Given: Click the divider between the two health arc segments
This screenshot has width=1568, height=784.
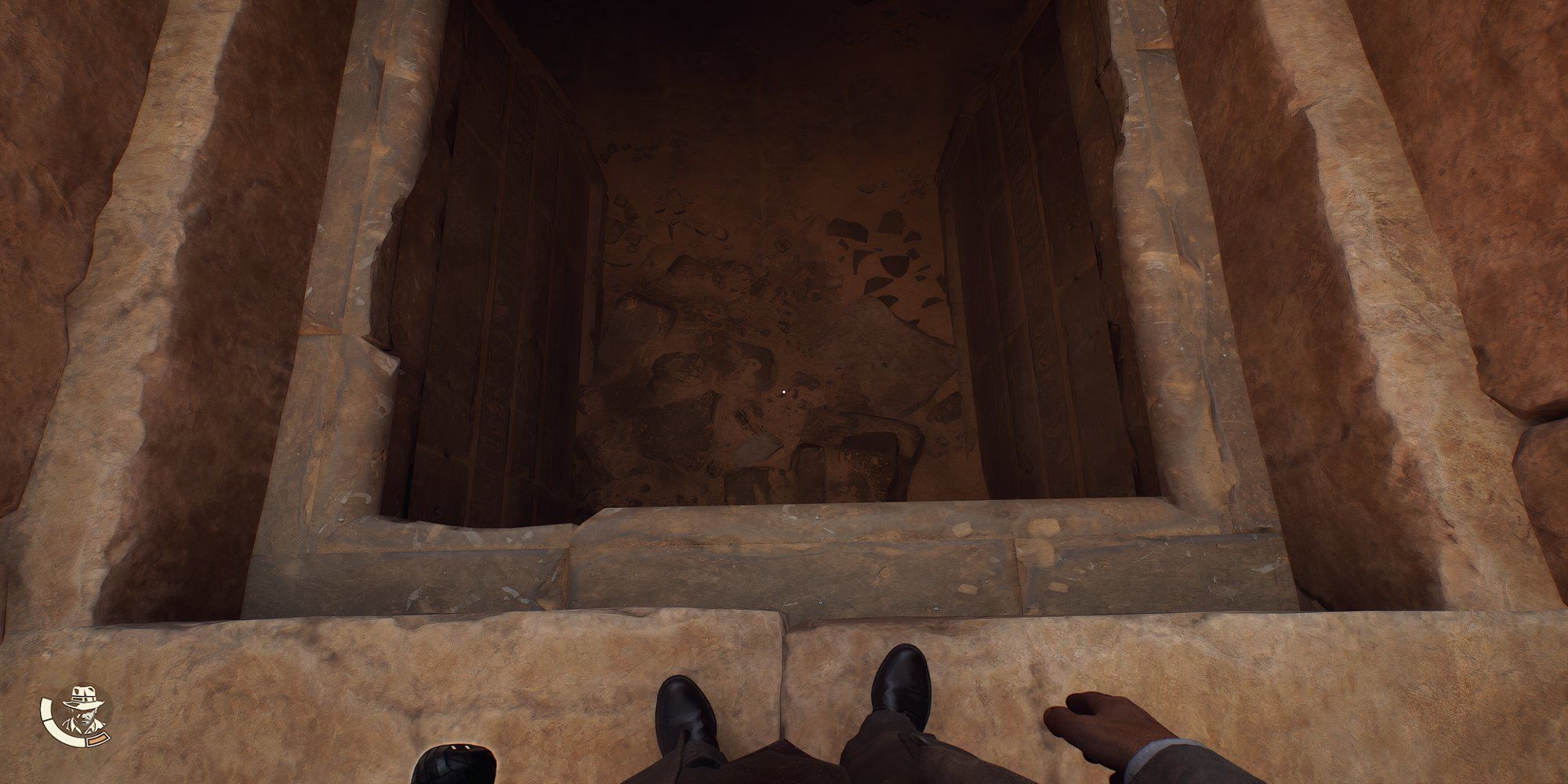Looking at the screenshot, I should 49,720.
